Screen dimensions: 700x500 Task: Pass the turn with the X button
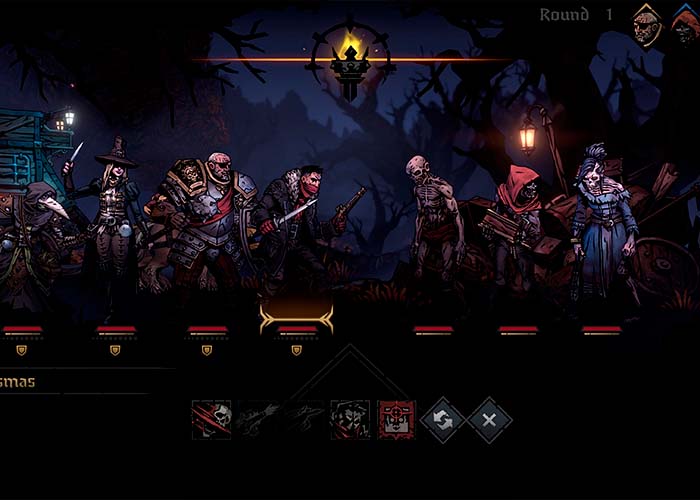click(490, 420)
